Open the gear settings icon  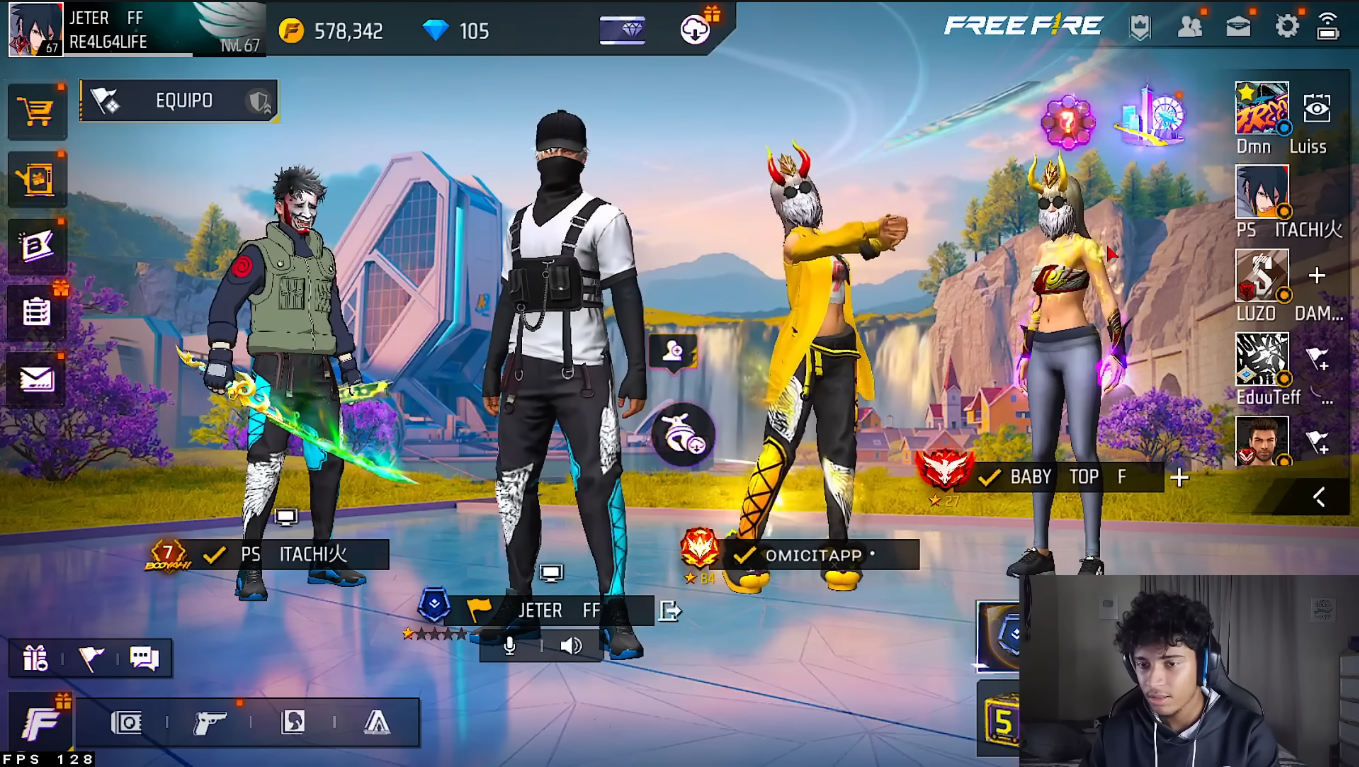point(1287,27)
